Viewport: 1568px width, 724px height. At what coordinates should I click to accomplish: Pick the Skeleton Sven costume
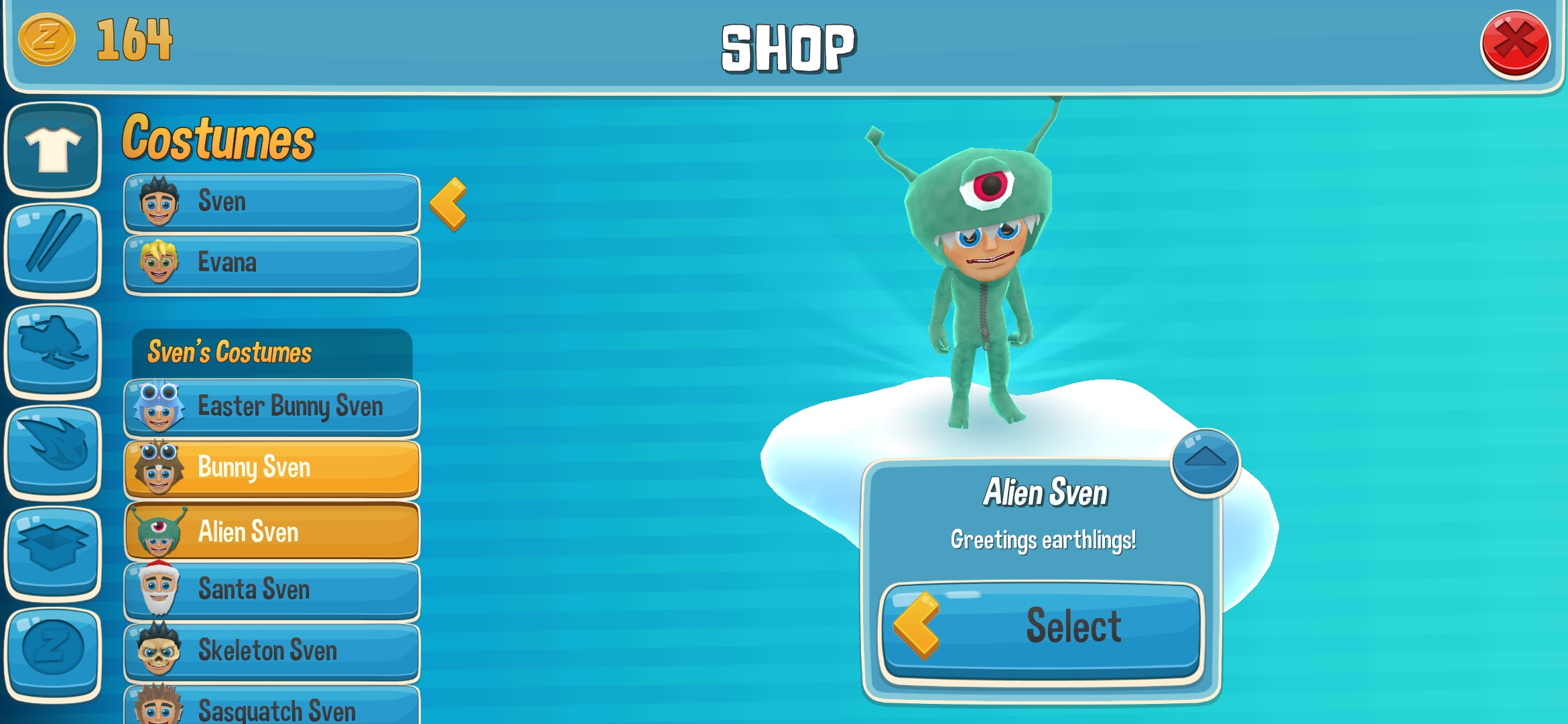(271, 652)
